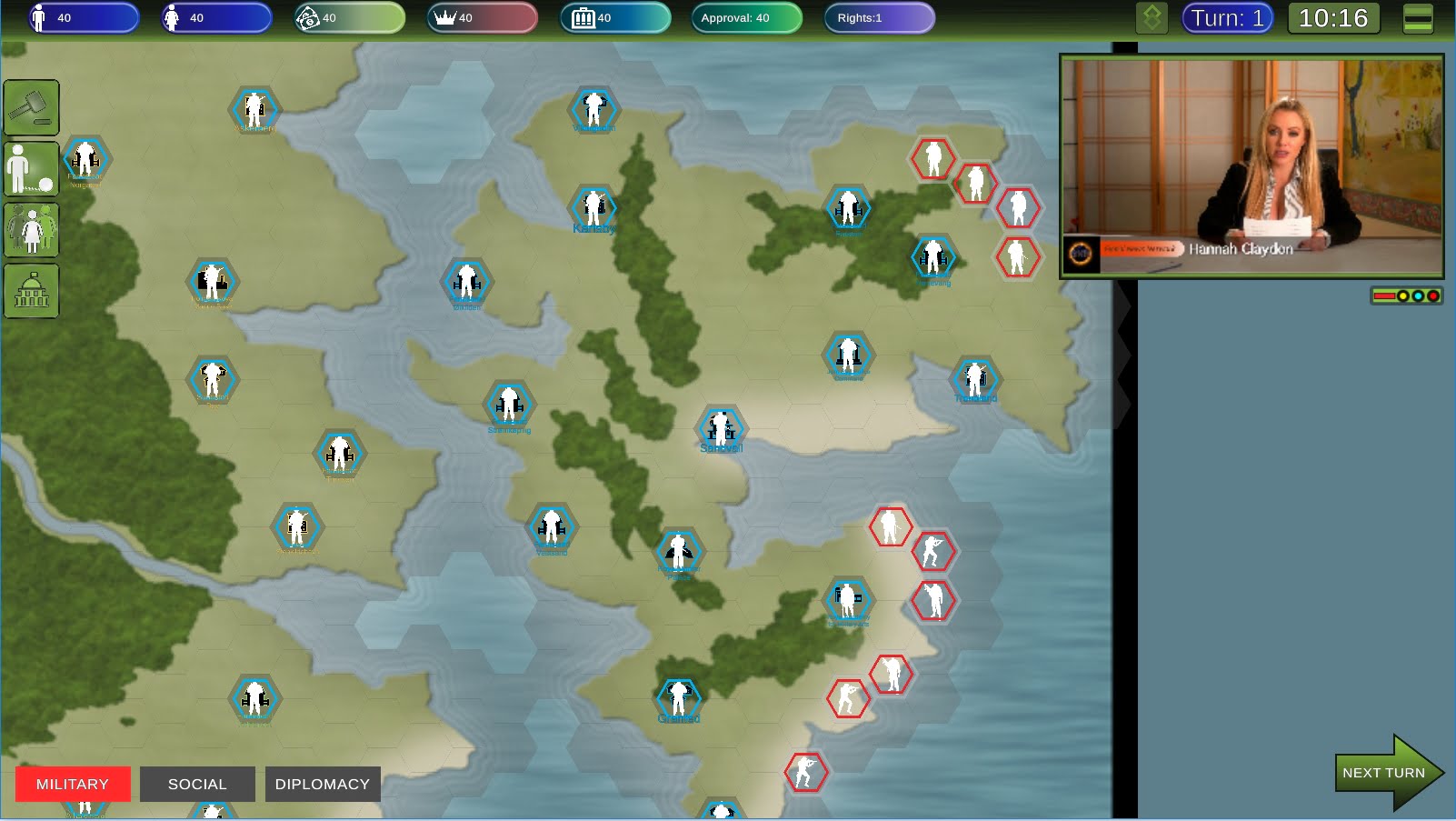Show the population group panel

(x=32, y=229)
